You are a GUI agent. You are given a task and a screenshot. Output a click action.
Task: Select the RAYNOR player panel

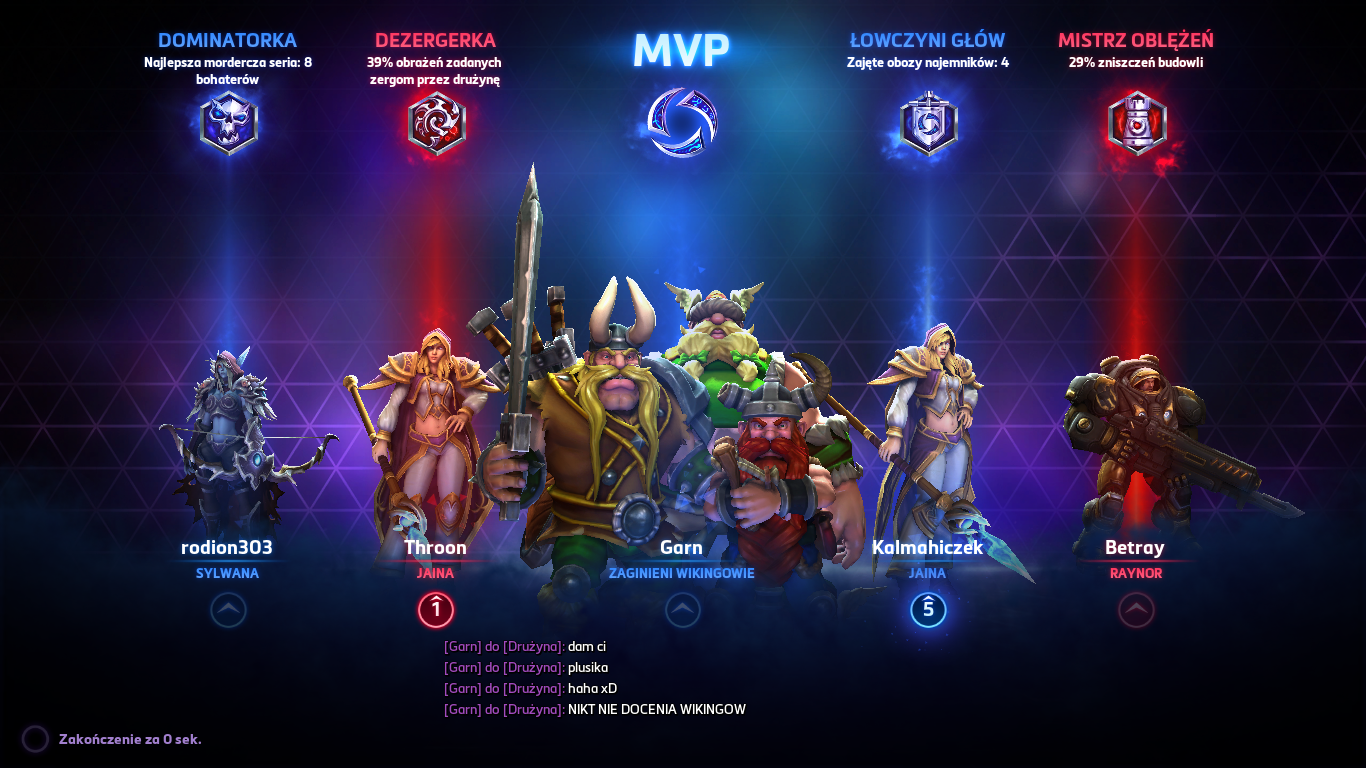pos(1136,560)
